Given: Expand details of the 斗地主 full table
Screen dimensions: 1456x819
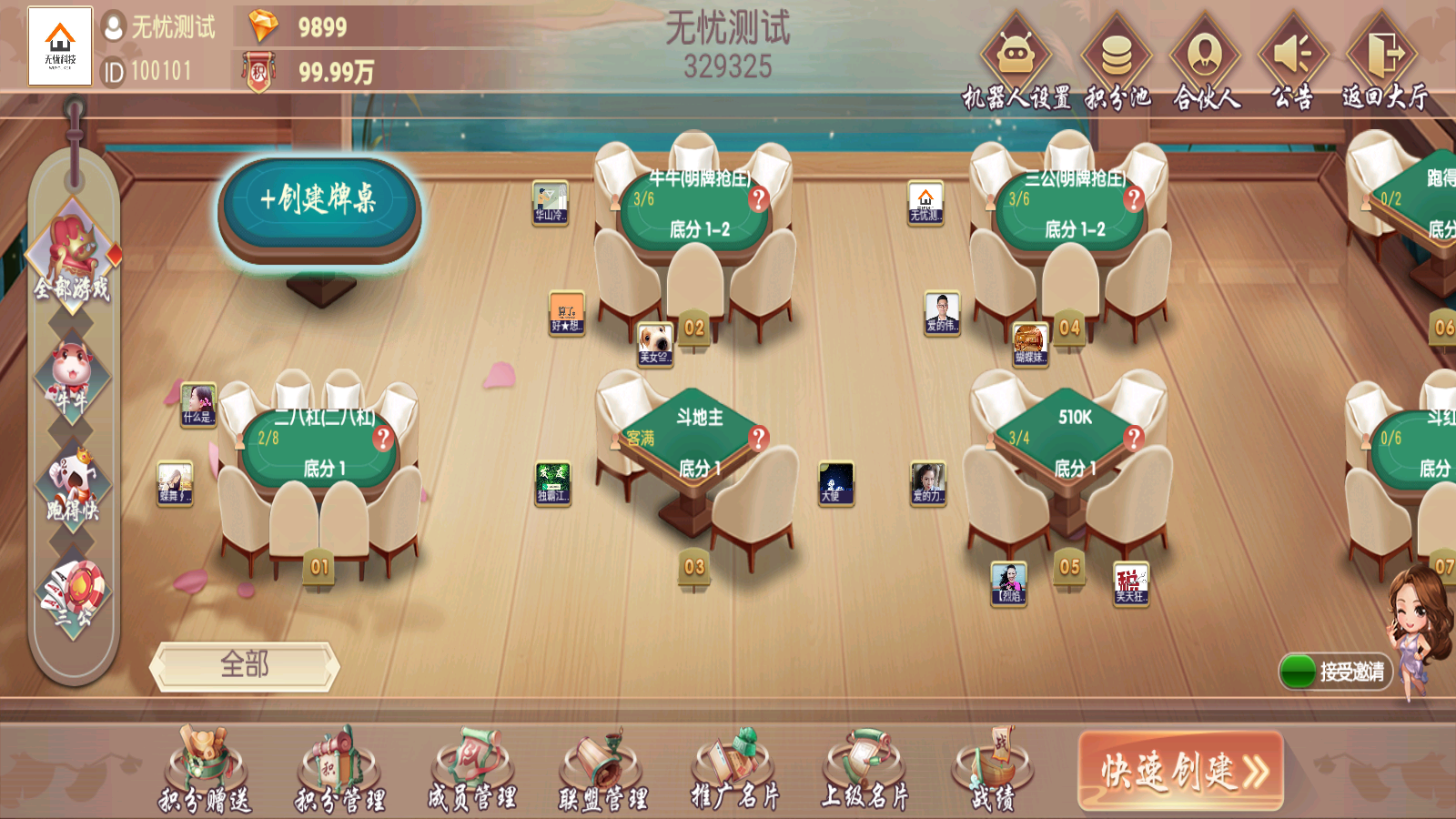Looking at the screenshot, I should pos(757,439).
